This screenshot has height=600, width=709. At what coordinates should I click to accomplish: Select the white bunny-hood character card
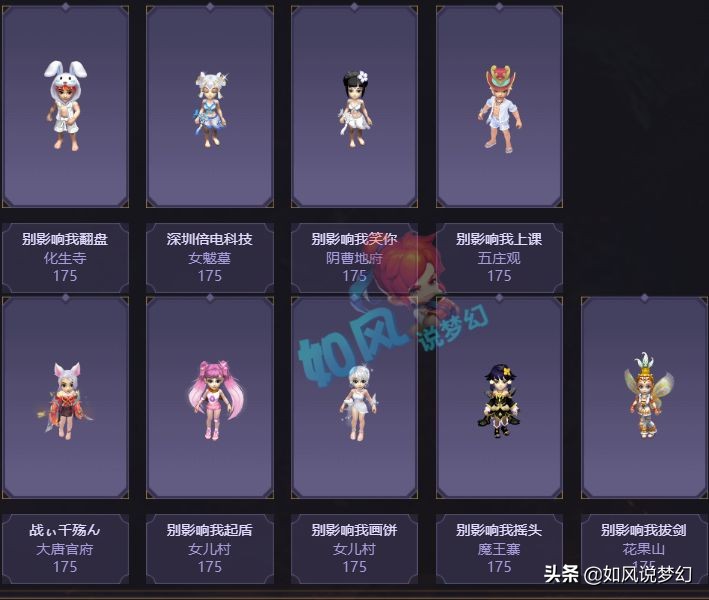coord(65,106)
